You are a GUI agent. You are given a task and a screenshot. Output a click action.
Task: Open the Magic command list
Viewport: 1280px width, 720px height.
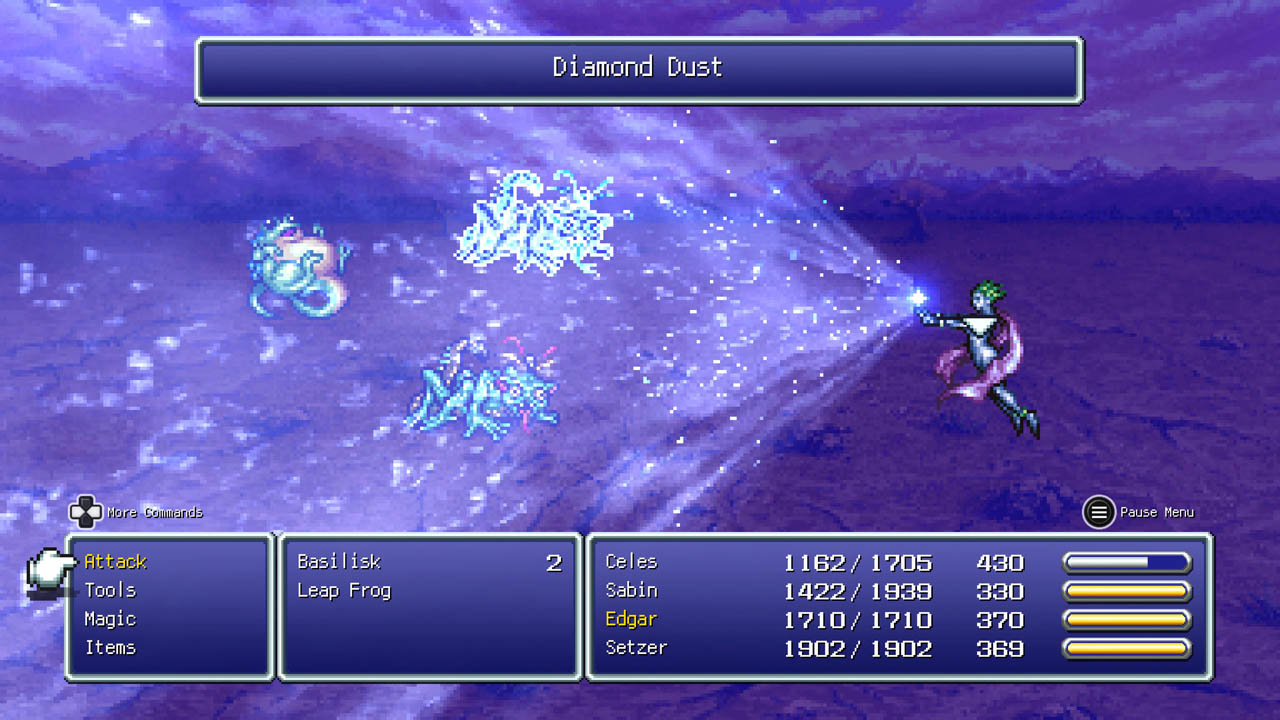(110, 619)
